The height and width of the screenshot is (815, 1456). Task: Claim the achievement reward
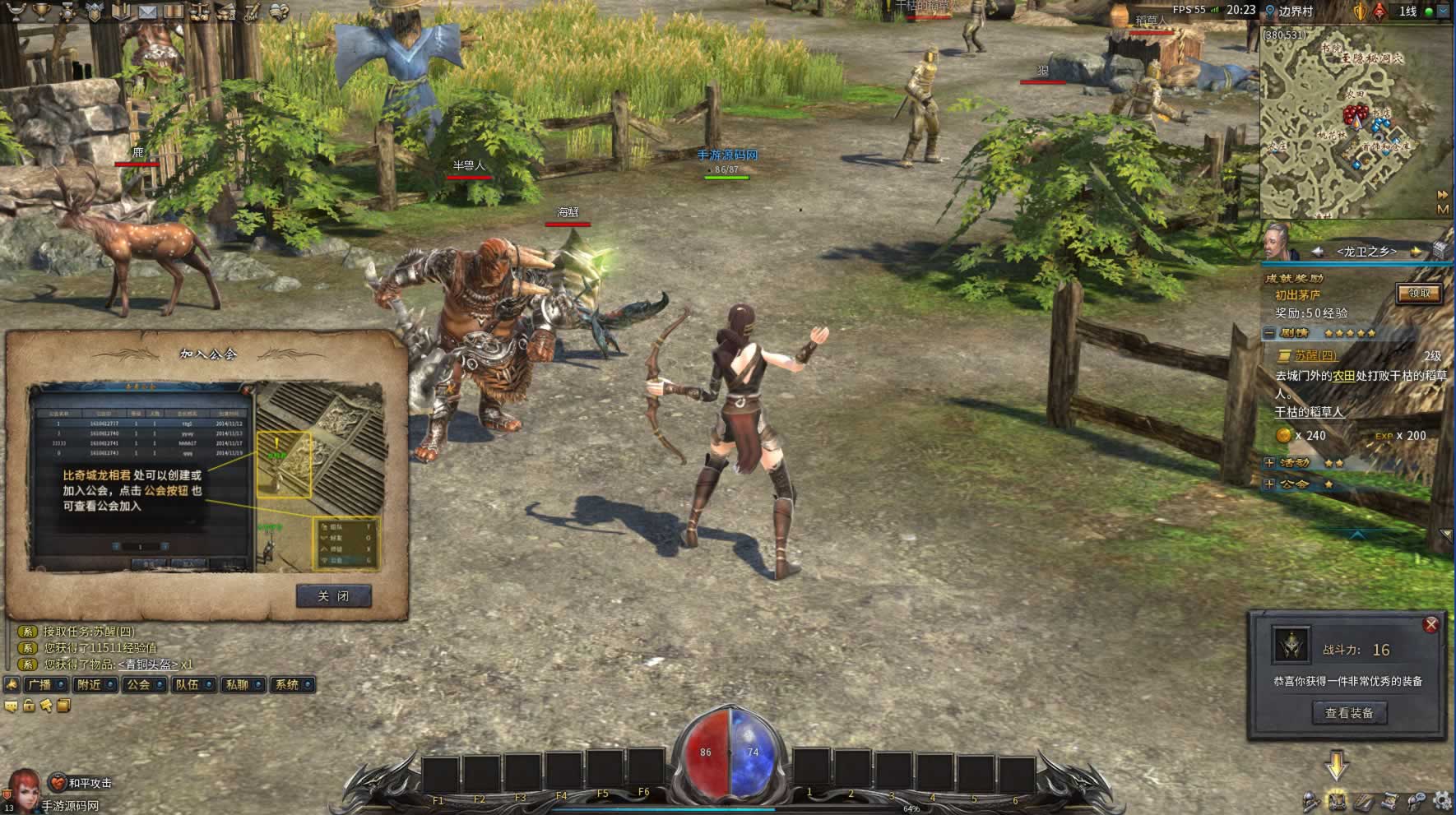[x=1419, y=294]
